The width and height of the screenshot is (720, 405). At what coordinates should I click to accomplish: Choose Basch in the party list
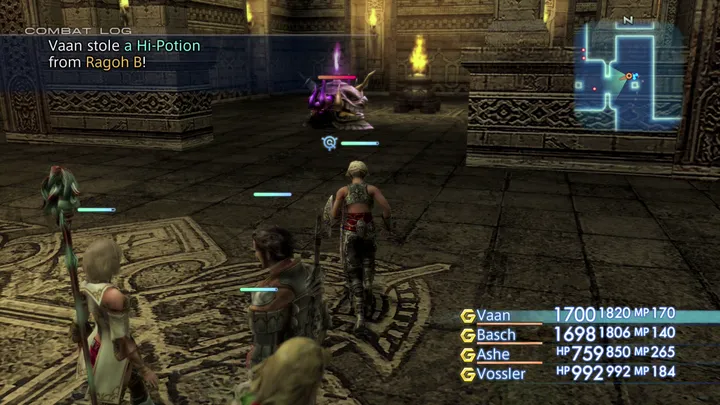click(x=496, y=335)
